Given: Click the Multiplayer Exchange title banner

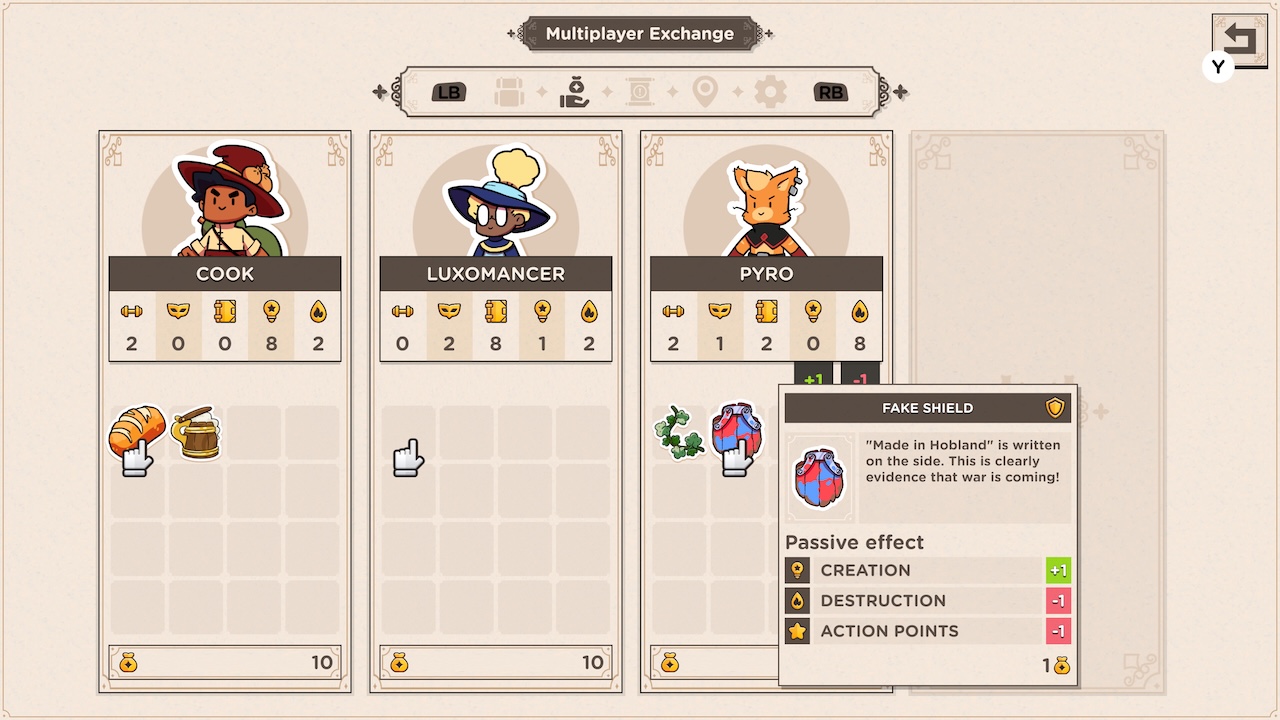Looking at the screenshot, I should click(x=639, y=33).
